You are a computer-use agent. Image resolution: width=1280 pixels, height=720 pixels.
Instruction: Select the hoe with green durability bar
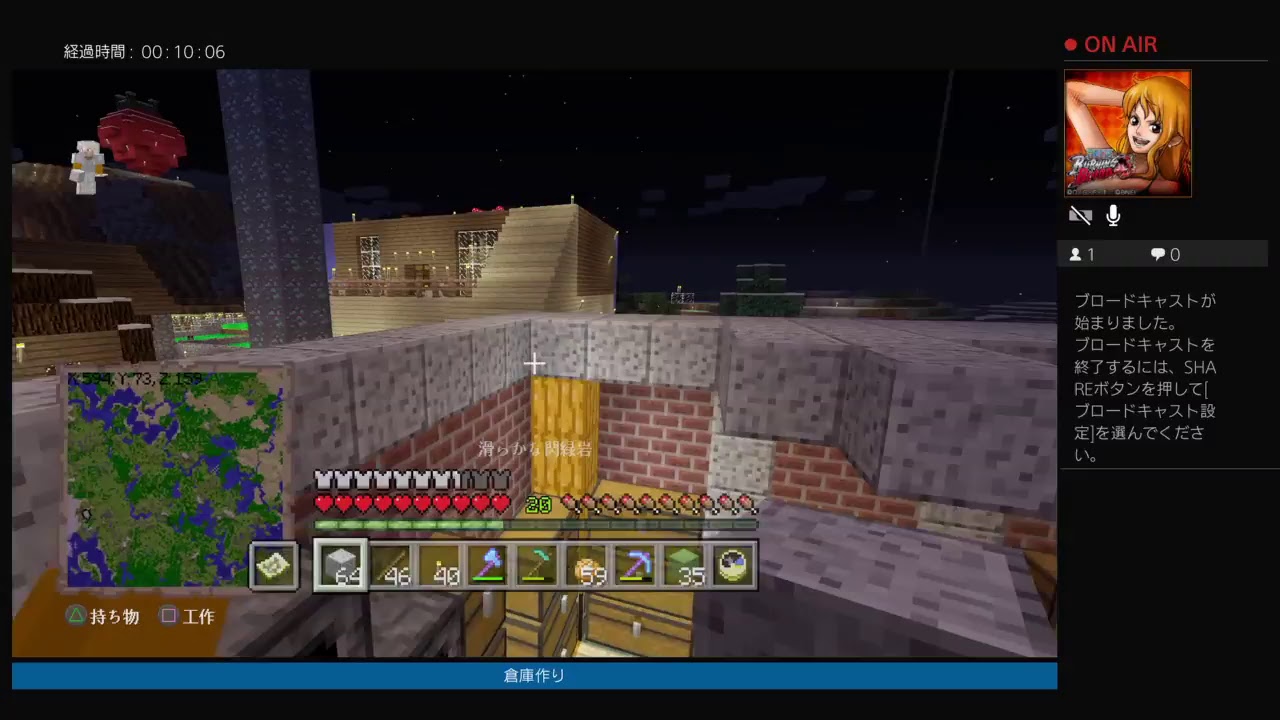tap(540, 565)
